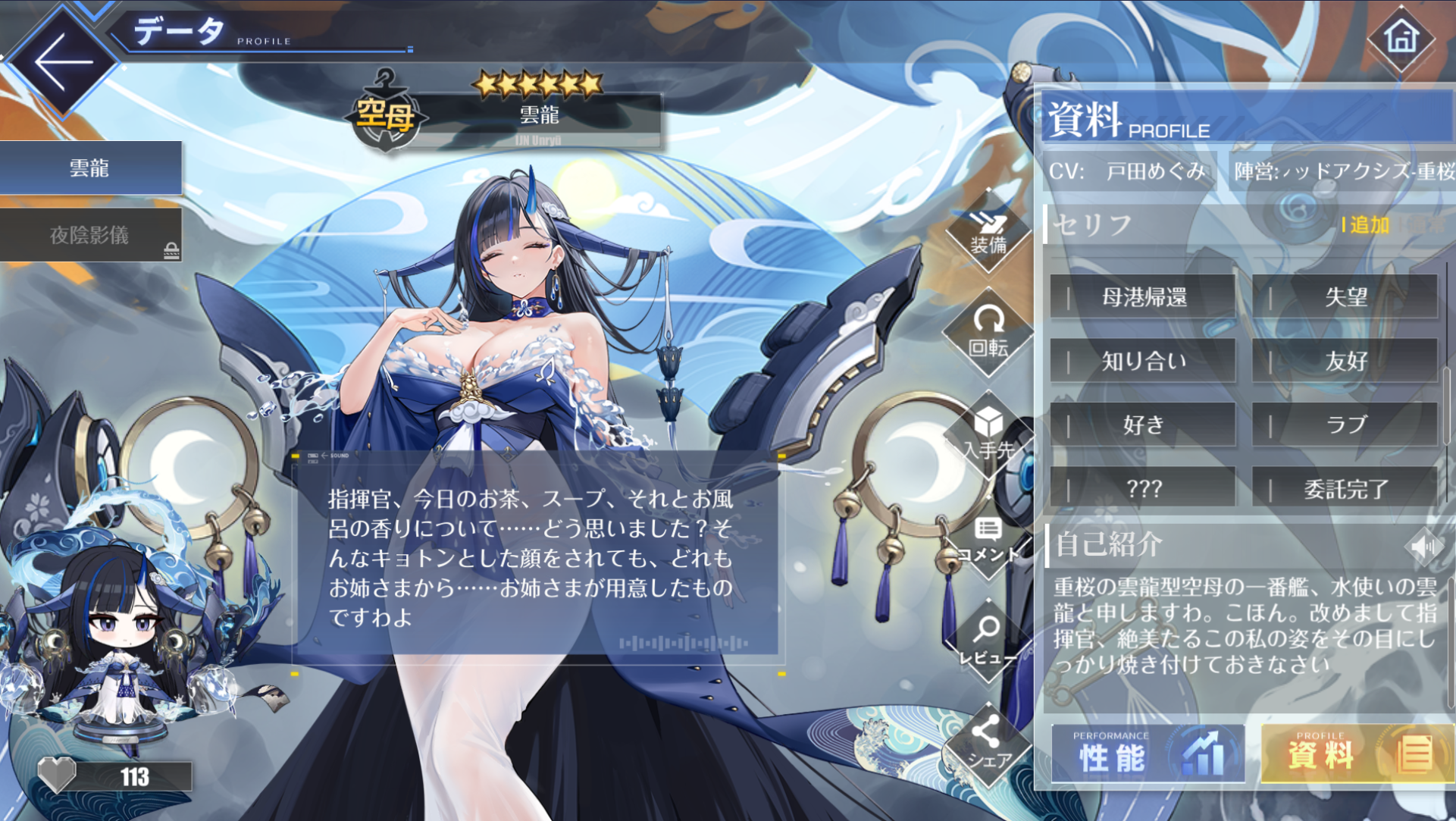Screen dimensions: 1456x821
Task: Select the 雲龍 default skin tab
Action: pyautogui.click(x=90, y=168)
